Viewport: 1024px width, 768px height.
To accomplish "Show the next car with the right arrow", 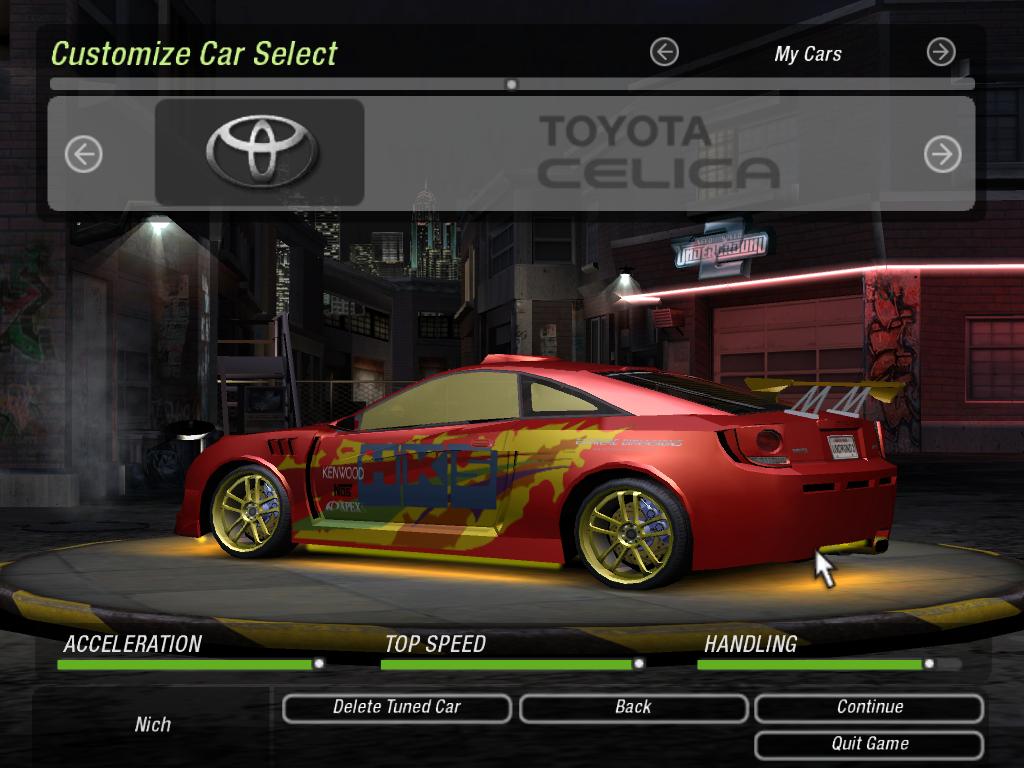I will (x=942, y=154).
